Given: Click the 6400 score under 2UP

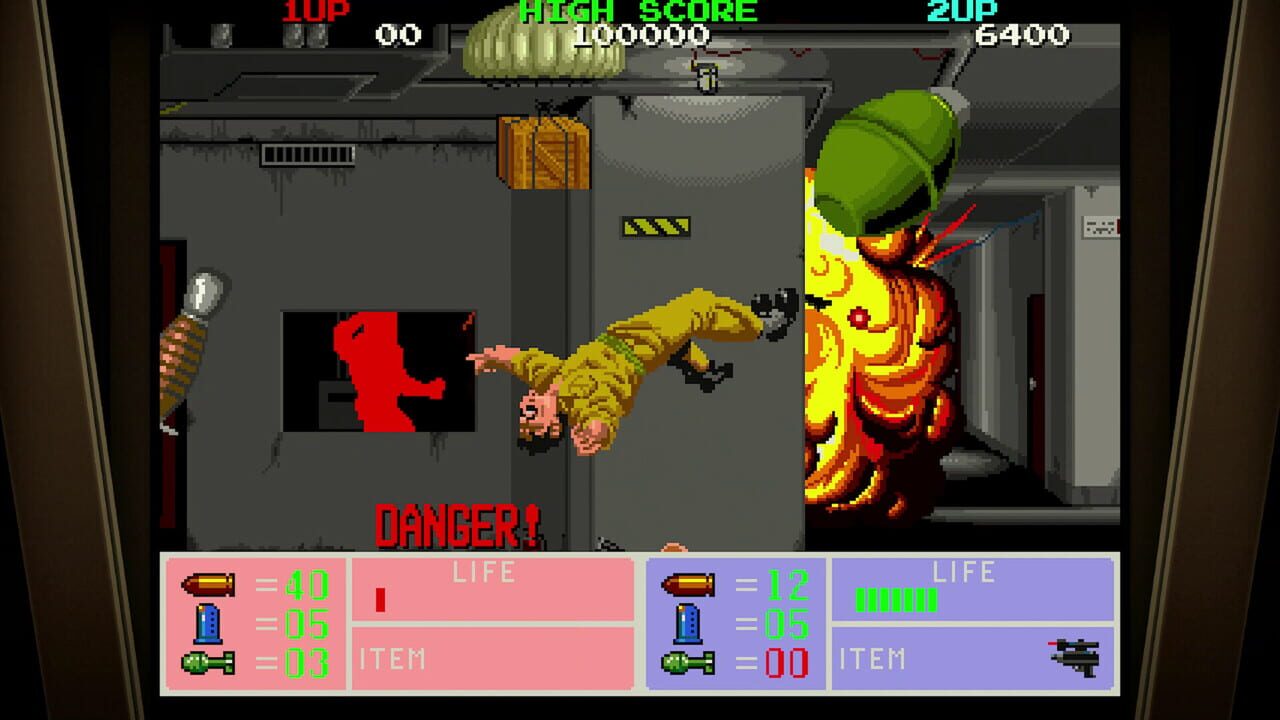Looking at the screenshot, I should click(x=1020, y=34).
